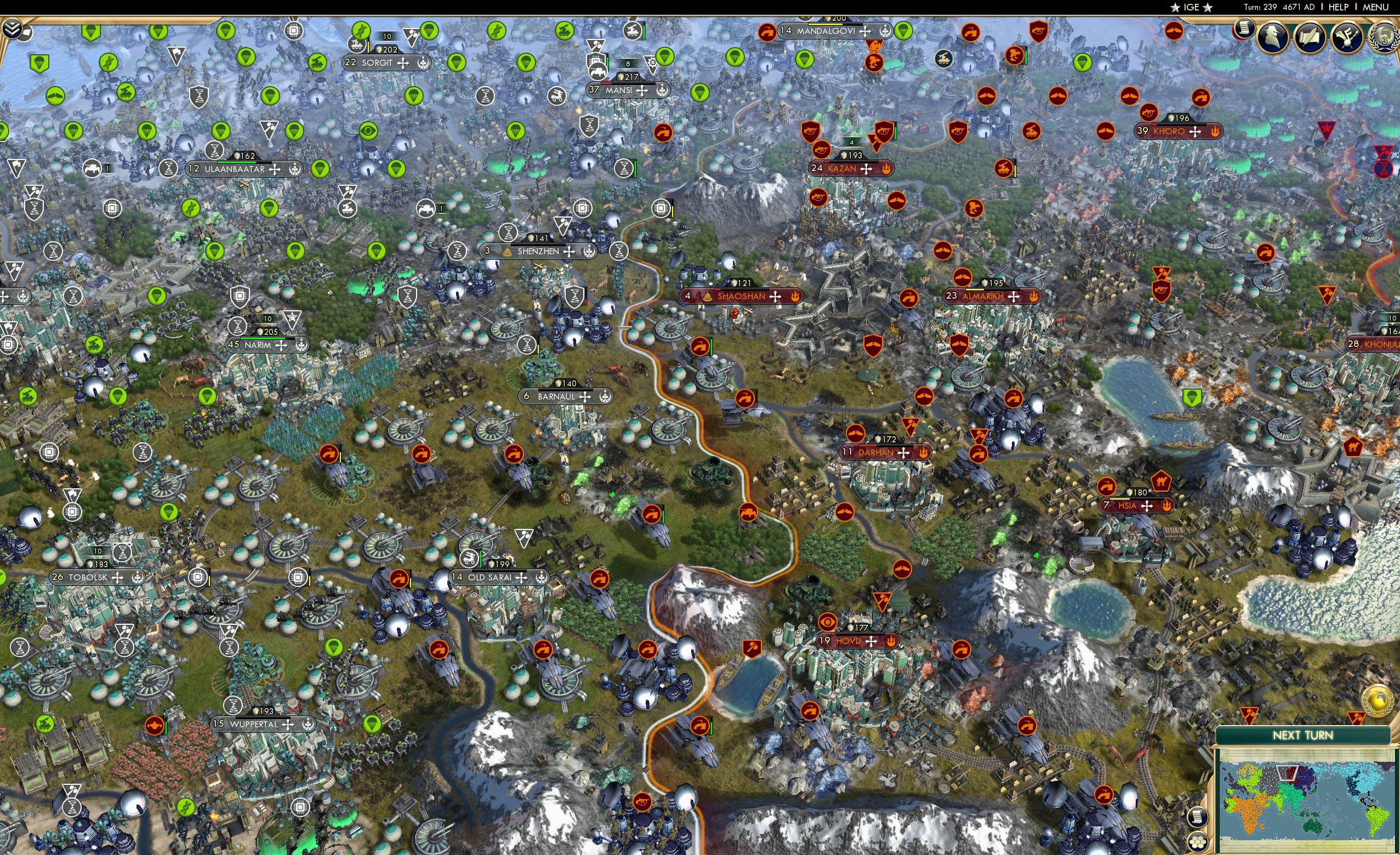This screenshot has width=1400, height=855.
Task: Click the flame icon on Kazan's city banner
Action: point(887,168)
